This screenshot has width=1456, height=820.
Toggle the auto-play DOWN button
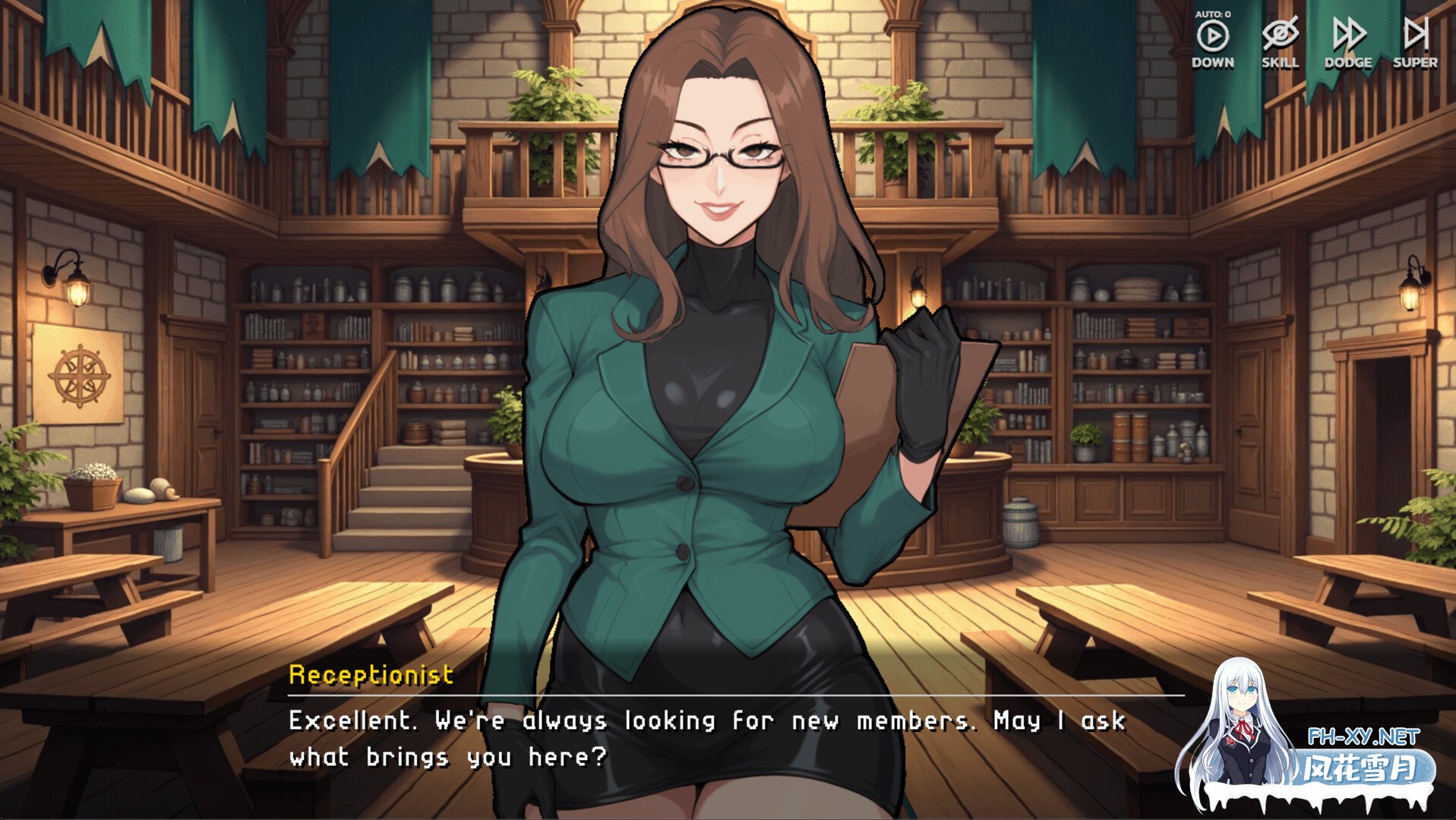1212,36
